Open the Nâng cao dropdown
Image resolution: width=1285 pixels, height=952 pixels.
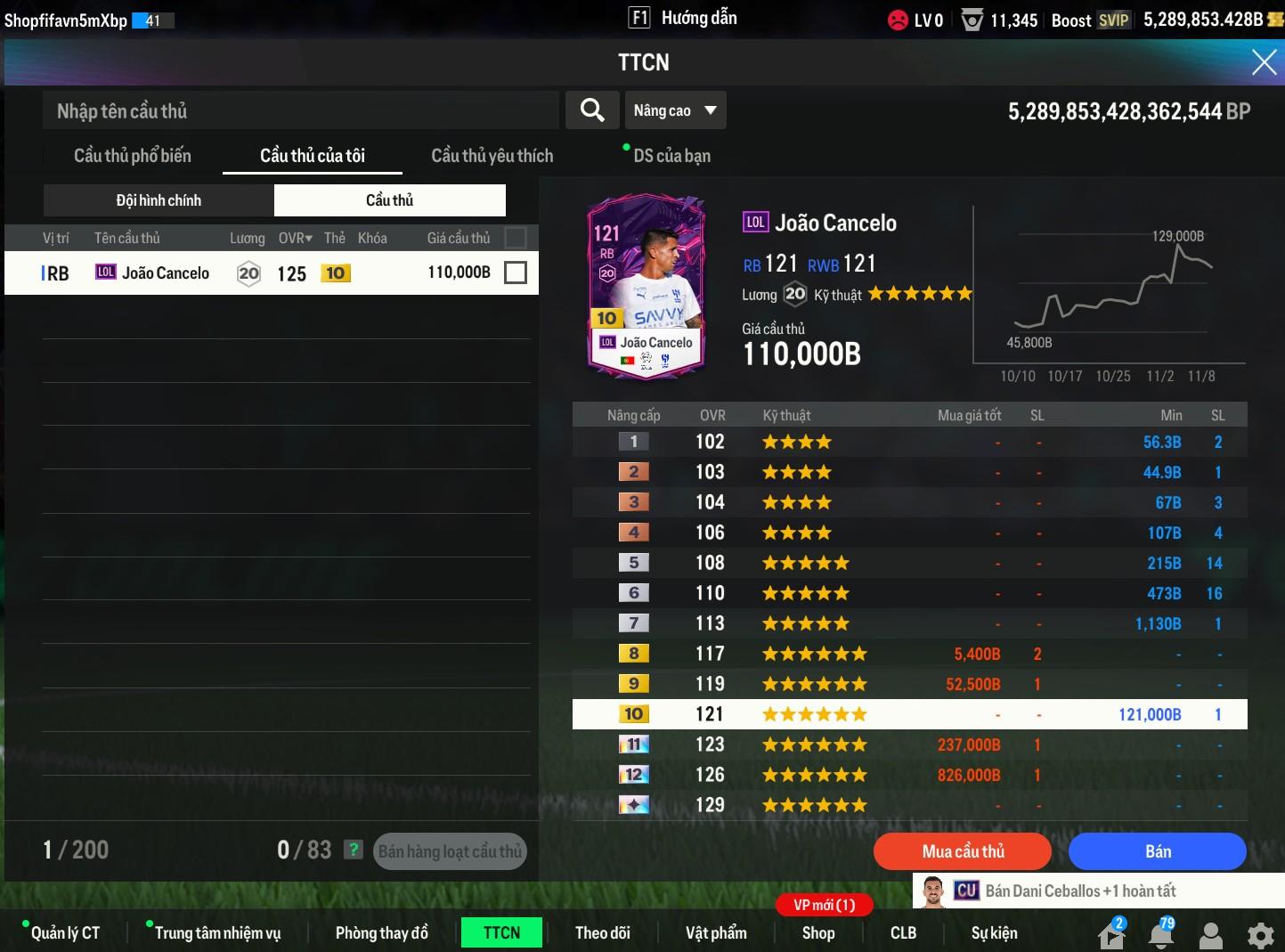[x=675, y=110]
